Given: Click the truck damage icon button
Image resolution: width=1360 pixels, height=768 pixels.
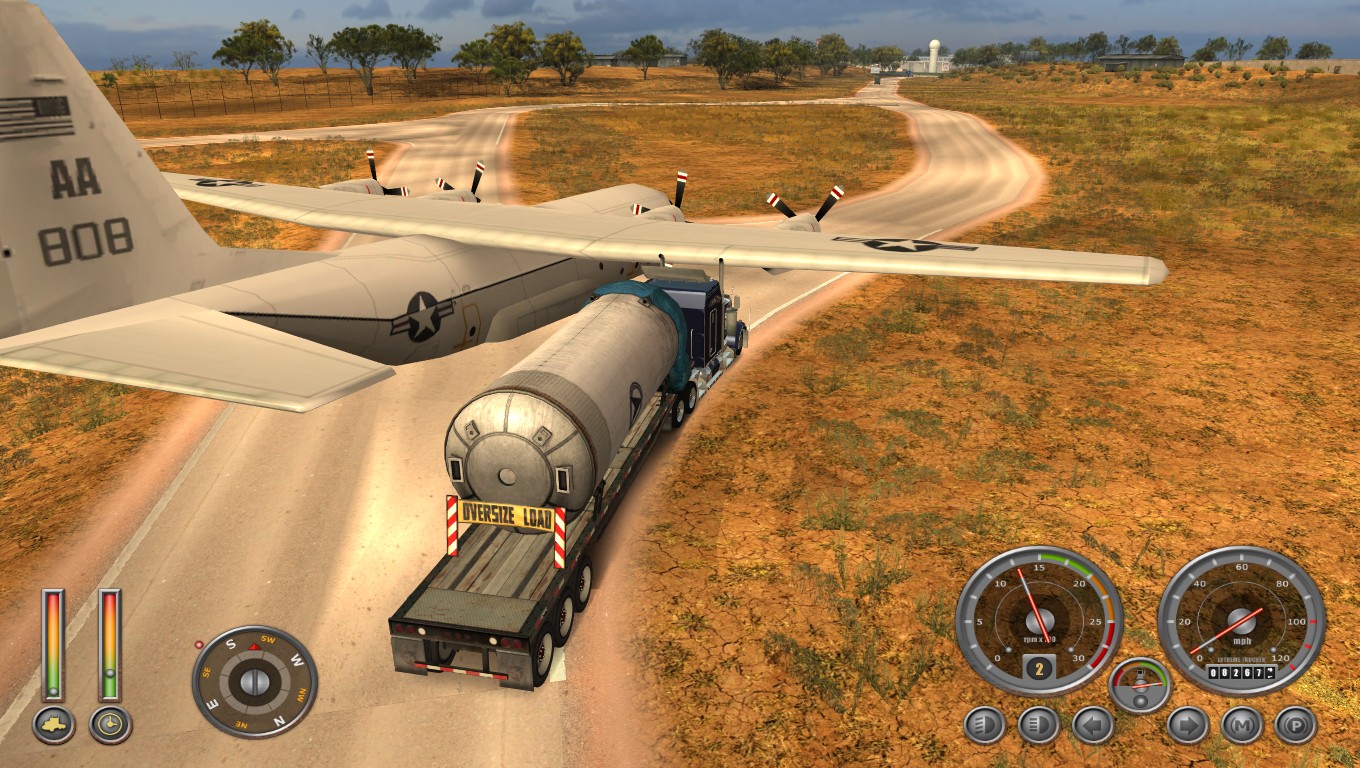Looking at the screenshot, I should click(53, 725).
